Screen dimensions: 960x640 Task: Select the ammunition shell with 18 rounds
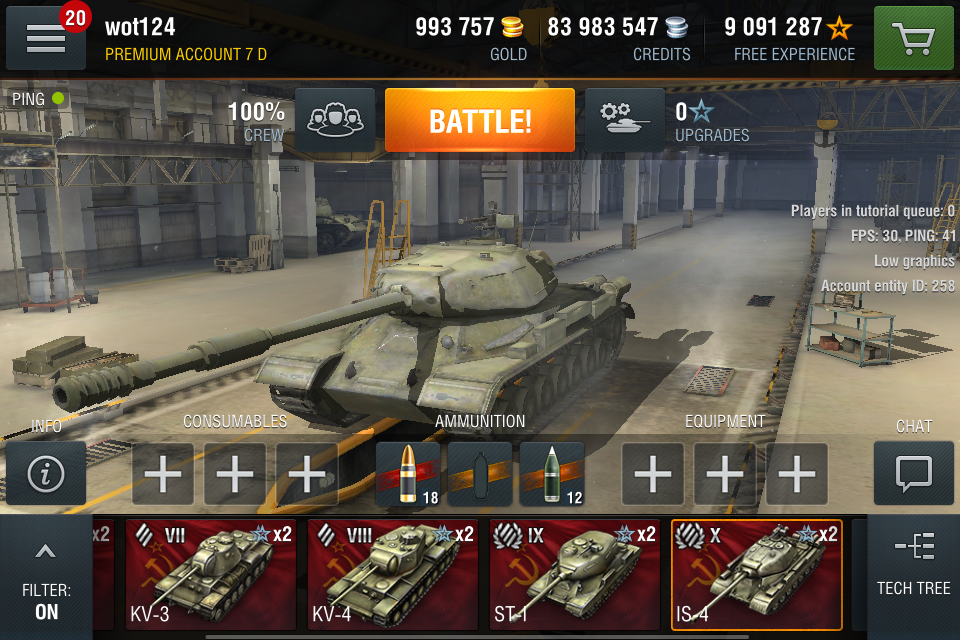[408, 474]
